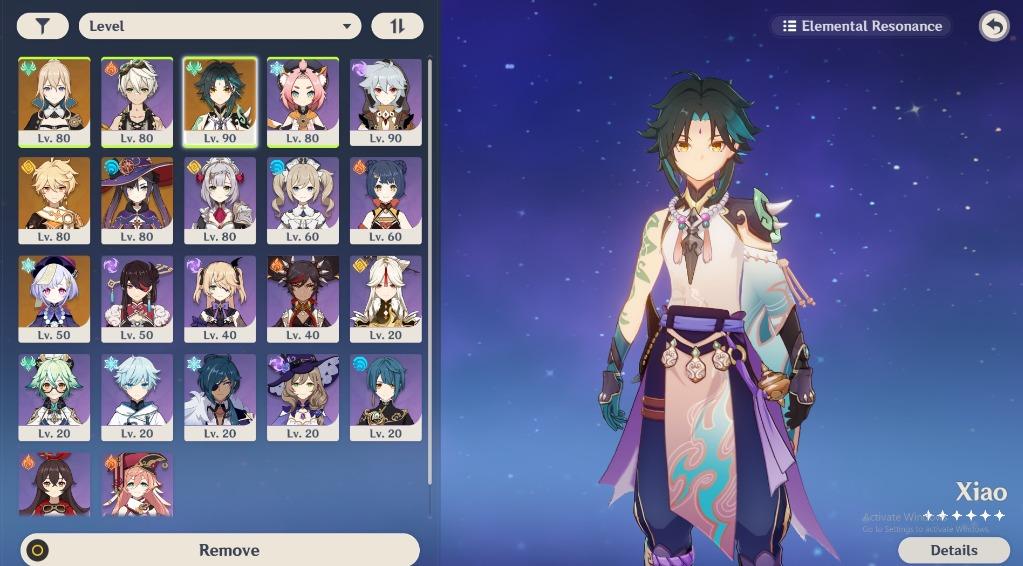Select Albedo's character portrait
The image size is (1023, 566).
54,101
